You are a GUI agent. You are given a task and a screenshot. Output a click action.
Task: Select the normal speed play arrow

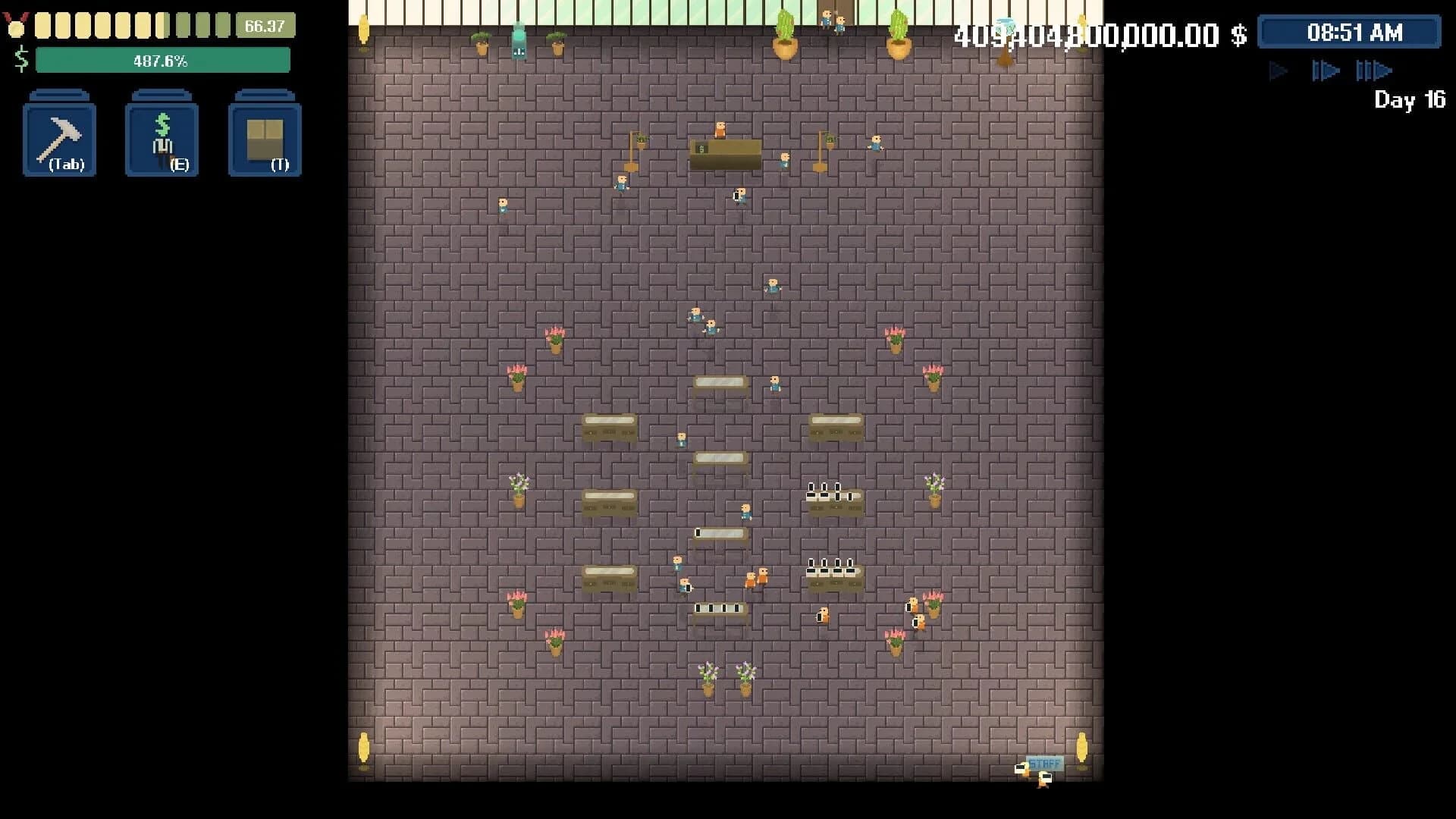pos(1278,71)
